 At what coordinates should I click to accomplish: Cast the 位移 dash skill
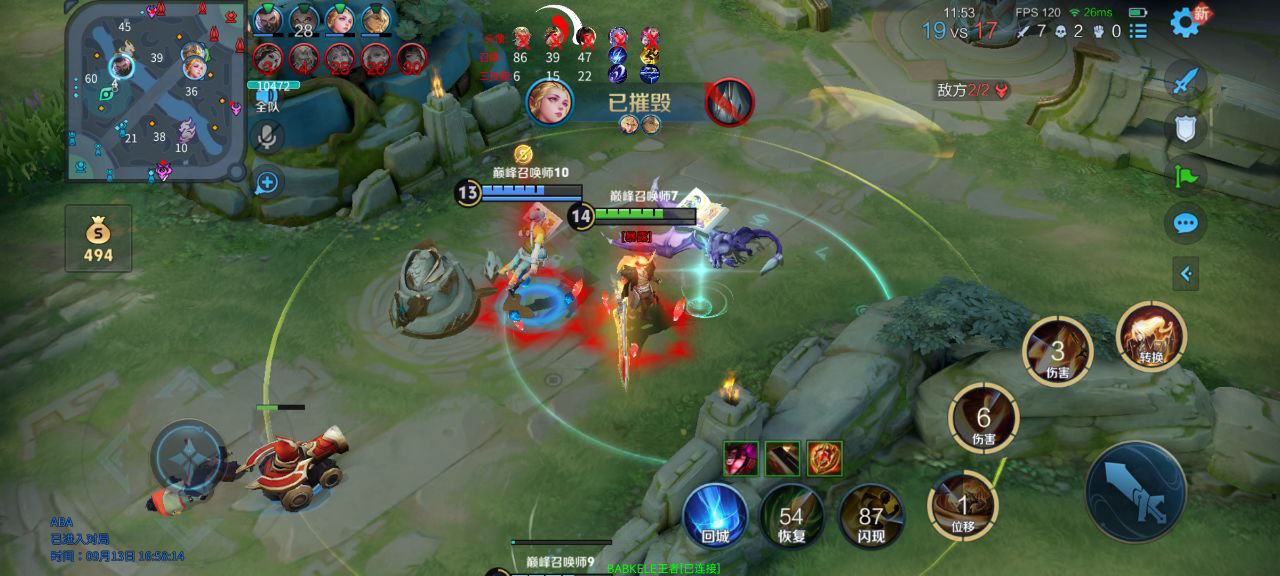963,505
